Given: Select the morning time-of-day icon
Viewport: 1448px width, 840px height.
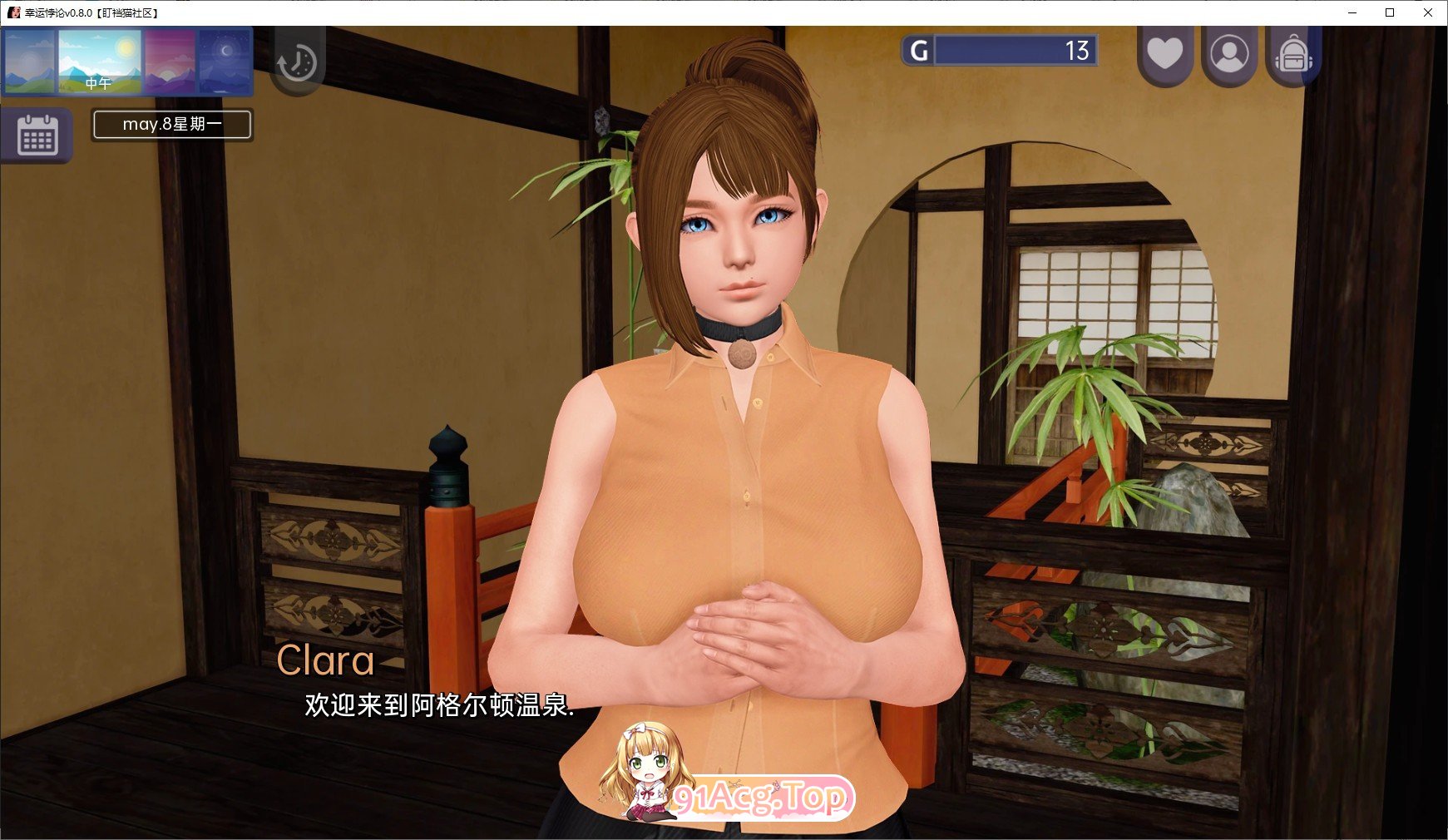Looking at the screenshot, I should click(x=31, y=61).
